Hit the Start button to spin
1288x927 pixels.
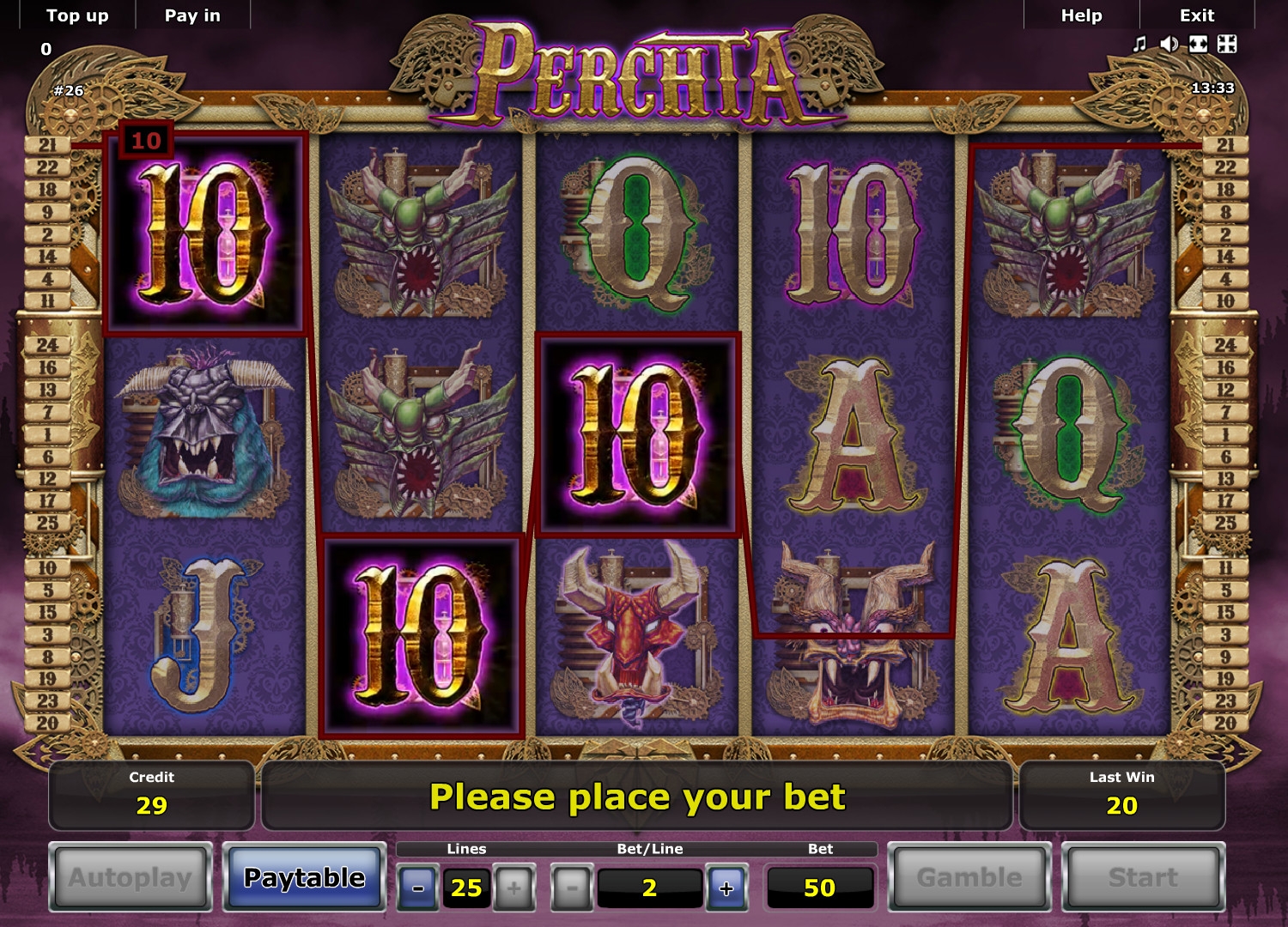1143,877
